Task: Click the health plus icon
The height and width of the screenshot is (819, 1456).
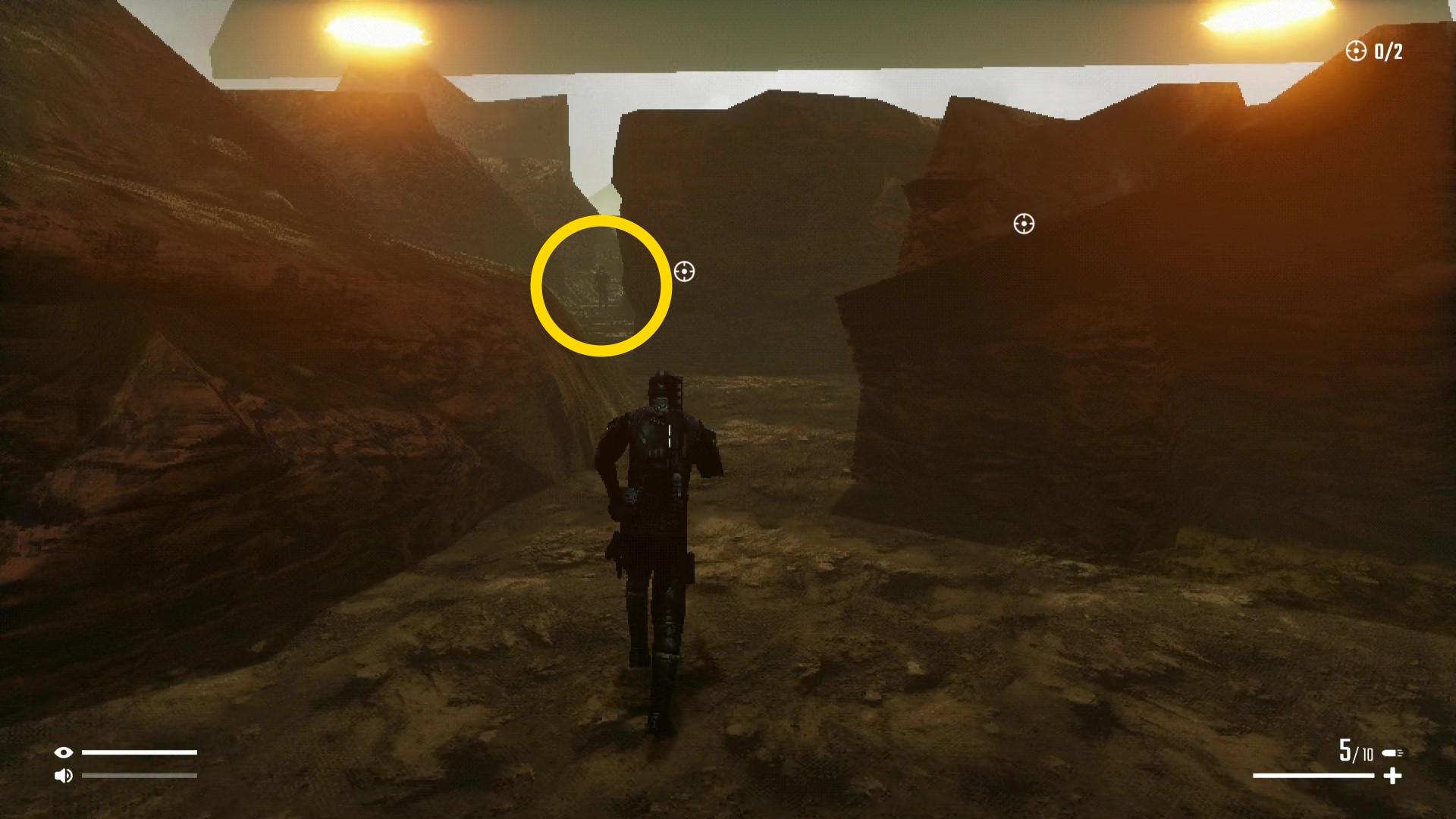Action: pyautogui.click(x=1392, y=776)
